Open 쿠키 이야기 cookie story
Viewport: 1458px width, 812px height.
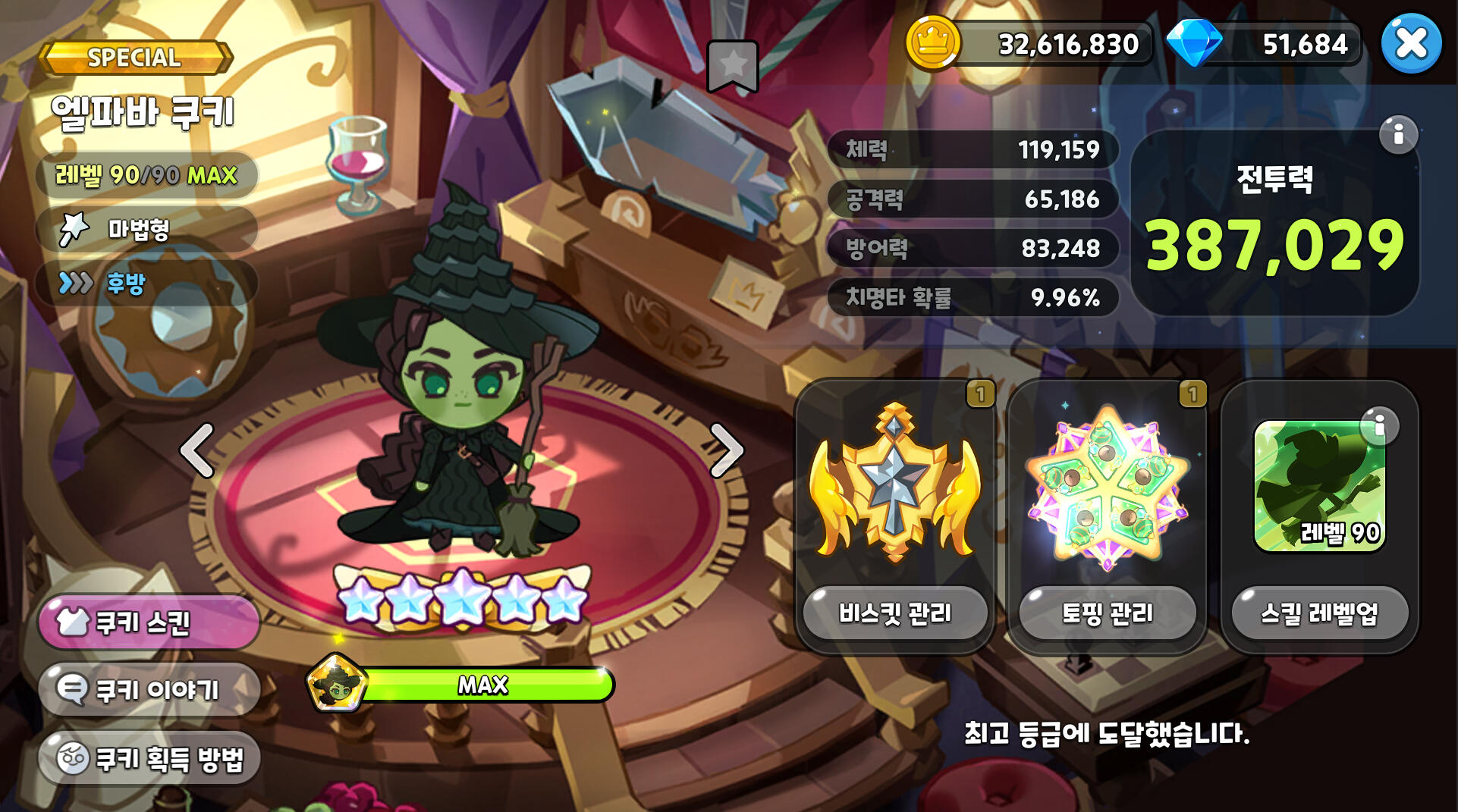click(x=149, y=689)
